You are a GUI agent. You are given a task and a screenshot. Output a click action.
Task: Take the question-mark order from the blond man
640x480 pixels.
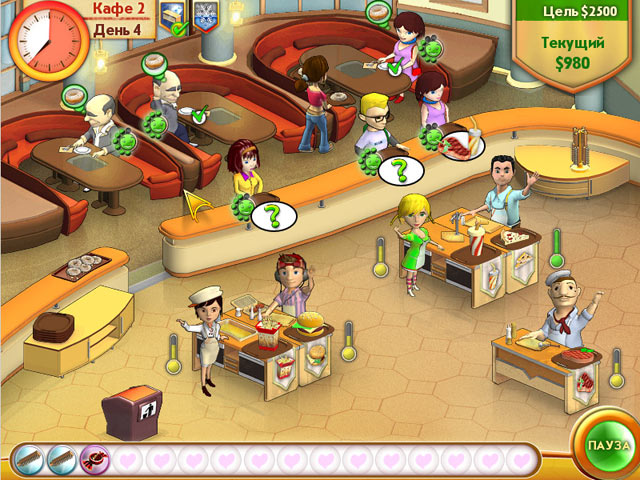click(x=400, y=170)
